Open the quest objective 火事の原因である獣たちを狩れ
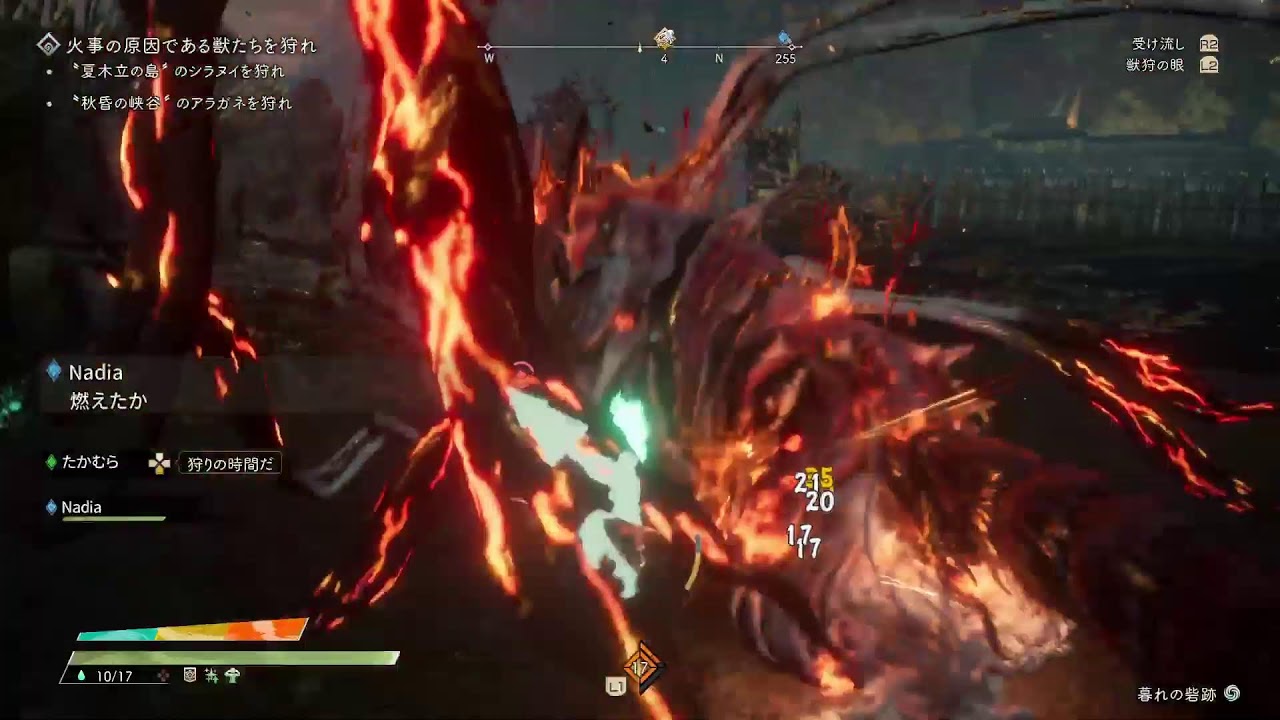The image size is (1280, 720). (x=190, y=45)
